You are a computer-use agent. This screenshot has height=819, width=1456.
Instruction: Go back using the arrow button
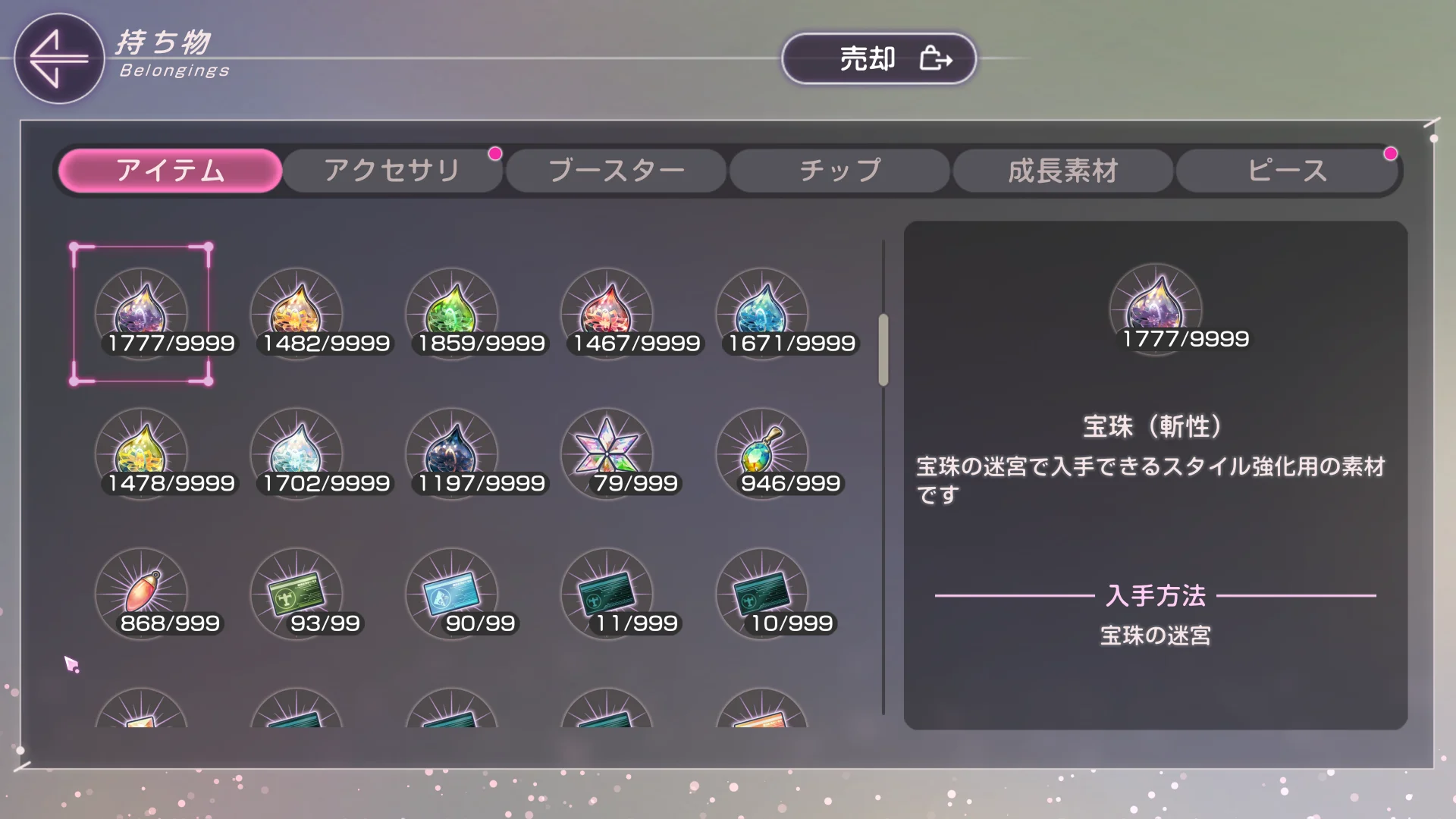point(58,58)
